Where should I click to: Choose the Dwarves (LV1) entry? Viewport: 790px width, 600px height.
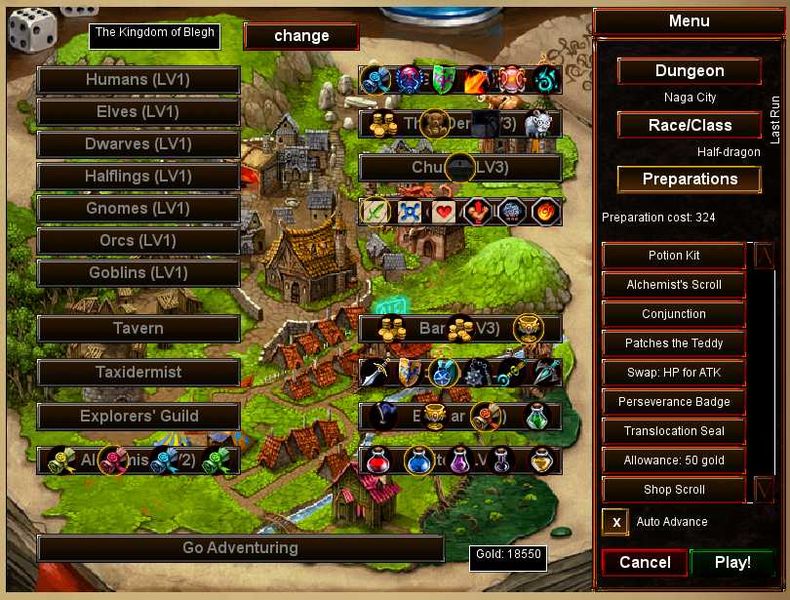pyautogui.click(x=138, y=144)
